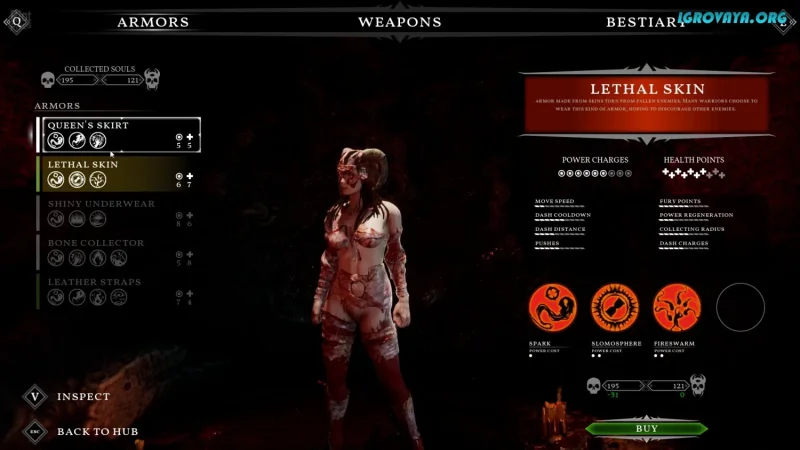Inspect the selected armor
Viewport: 800px width, 450px height.
point(35,396)
